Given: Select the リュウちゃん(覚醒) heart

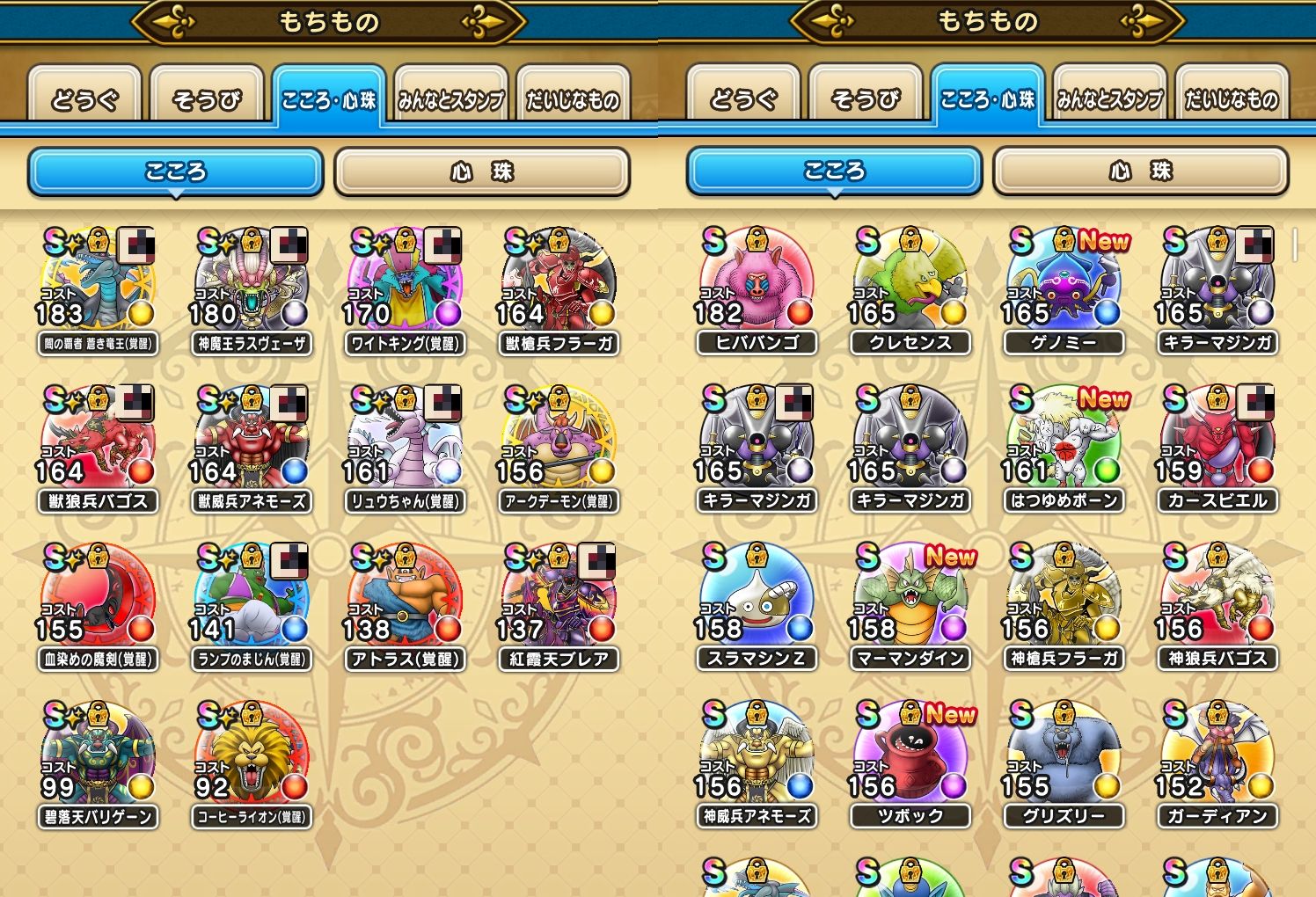Looking at the screenshot, I should coord(405,440).
